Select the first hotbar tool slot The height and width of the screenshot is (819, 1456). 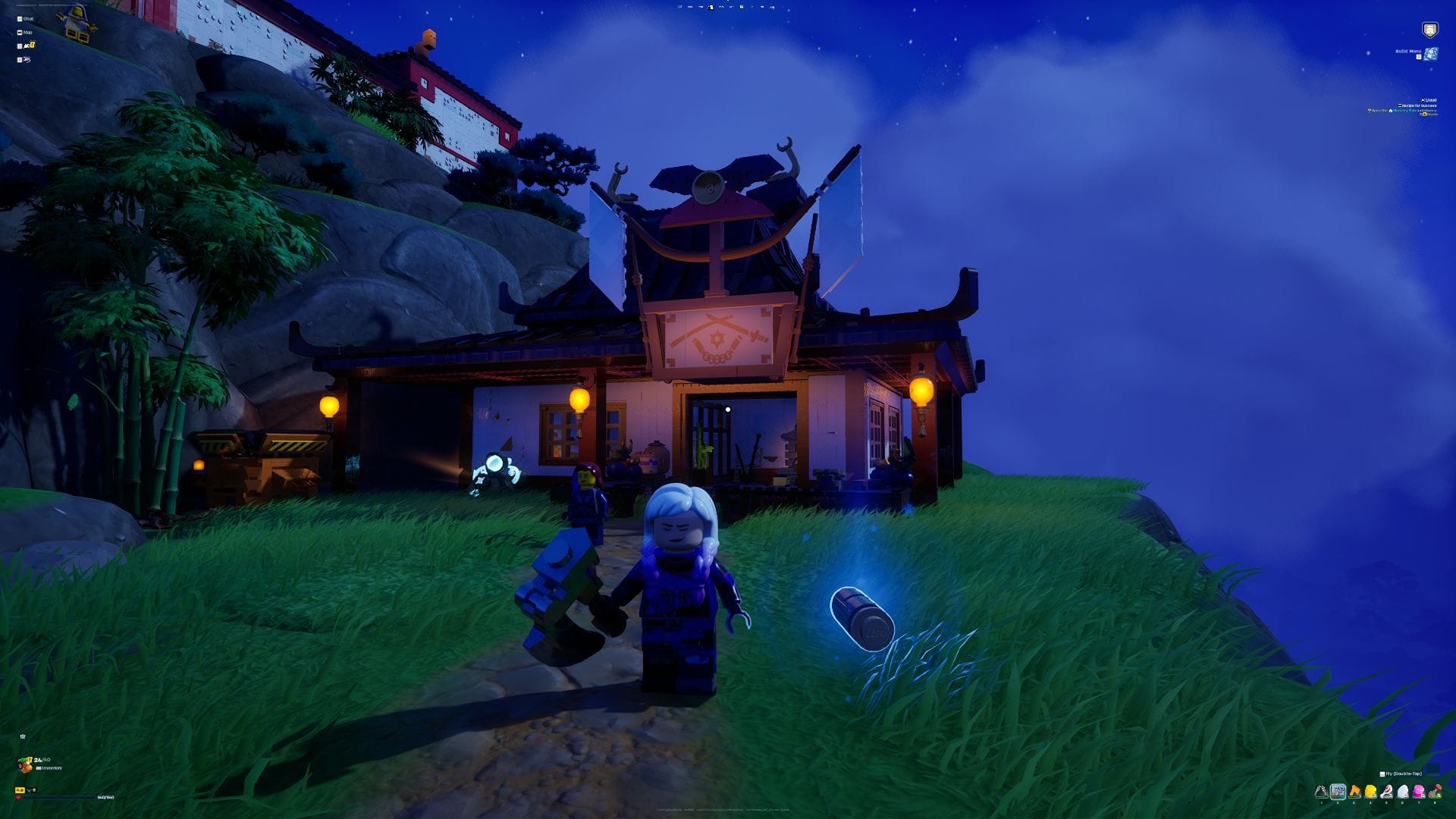pos(1321,792)
